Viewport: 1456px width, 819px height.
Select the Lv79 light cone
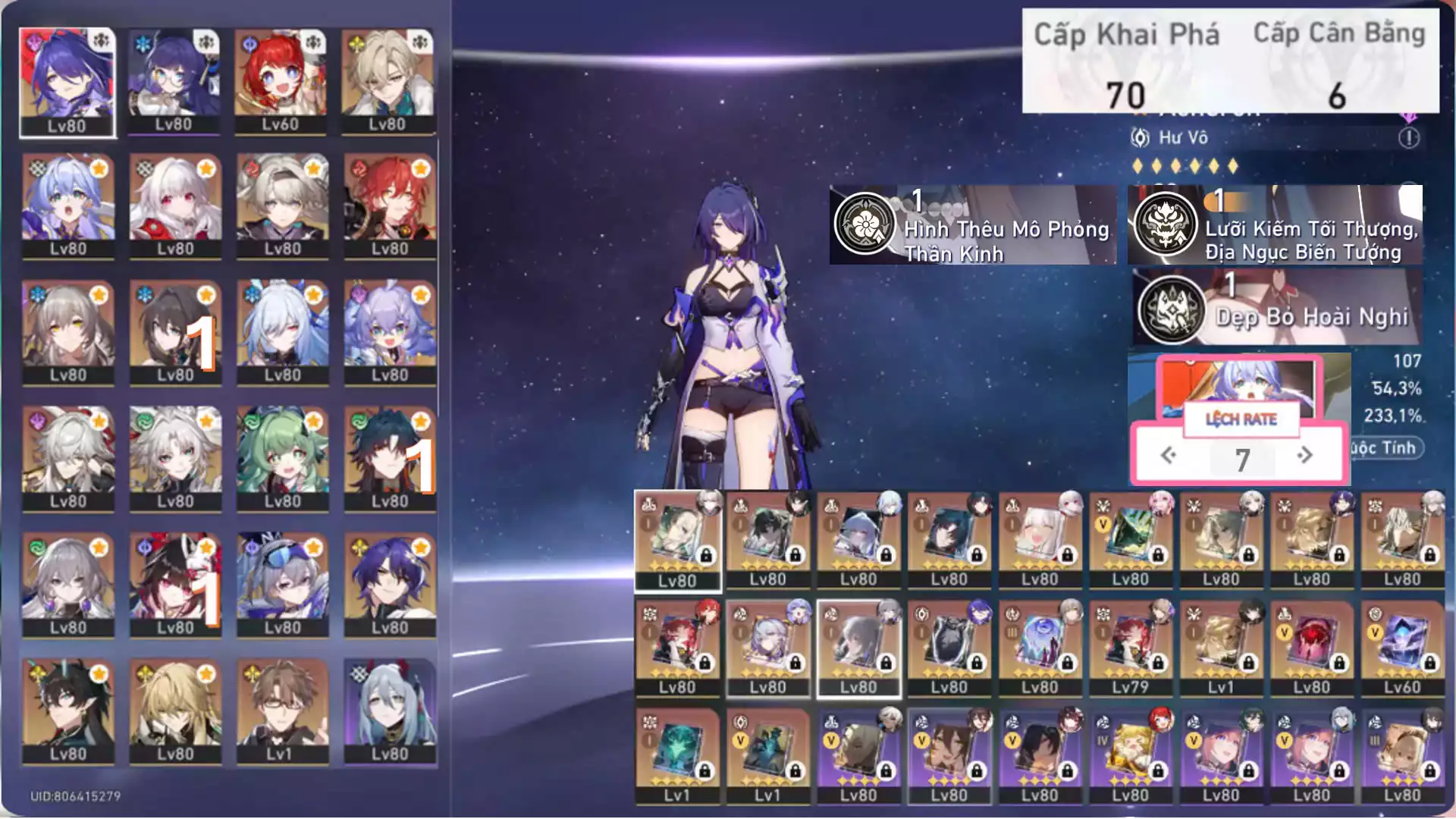1130,648
